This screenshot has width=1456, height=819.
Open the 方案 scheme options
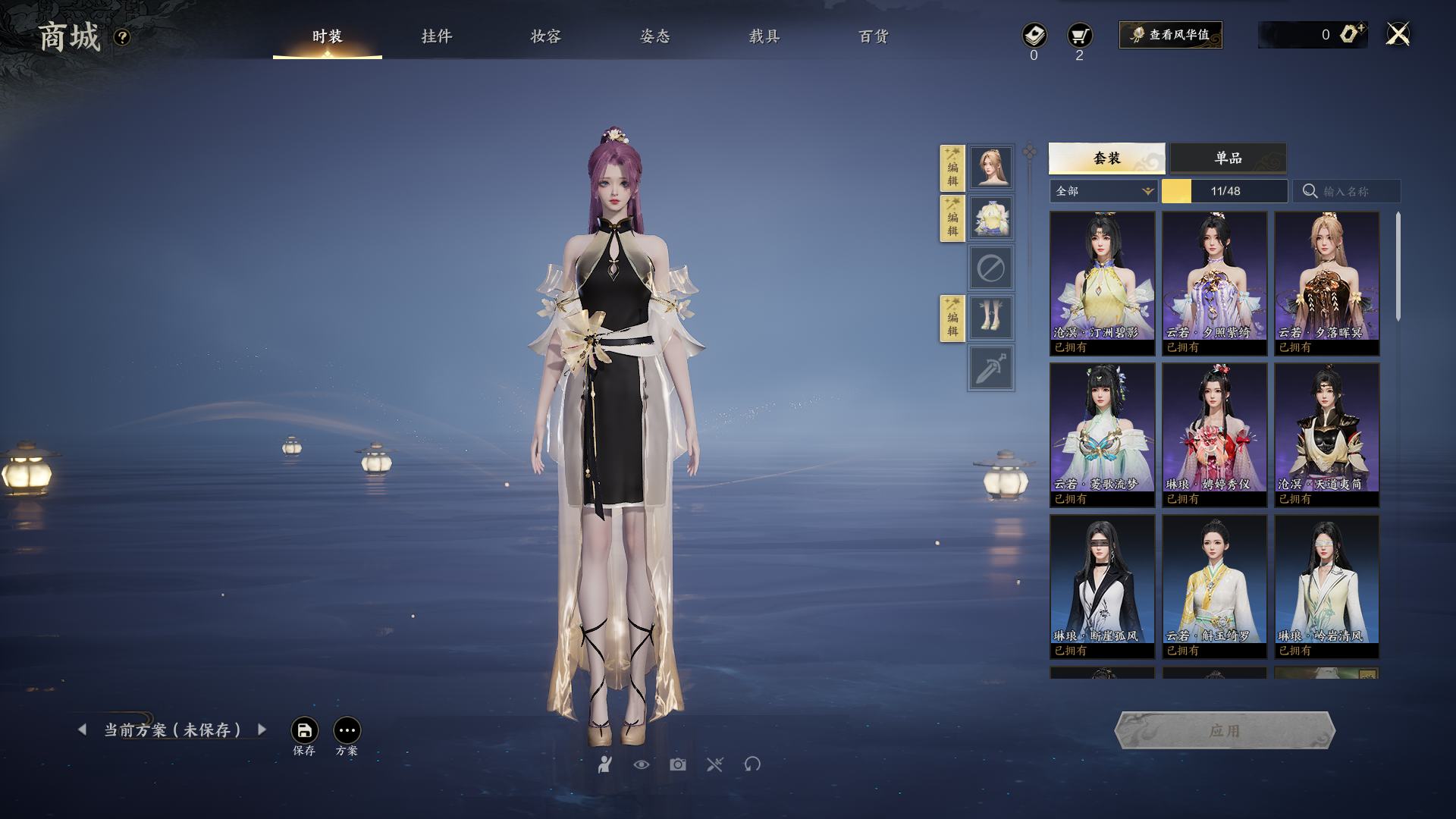pos(347,730)
